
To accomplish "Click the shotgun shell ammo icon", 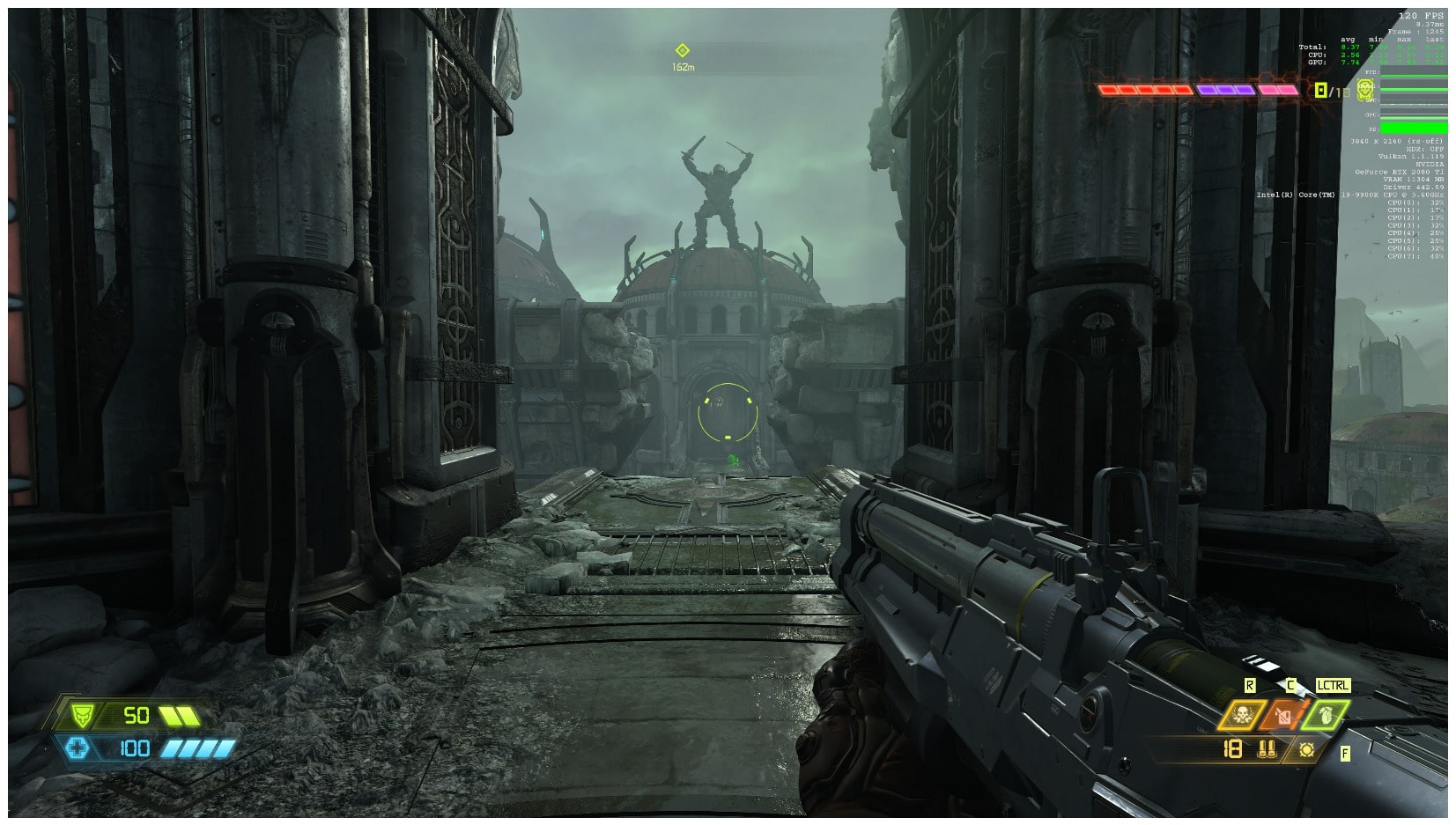I will pyautogui.click(x=1267, y=750).
